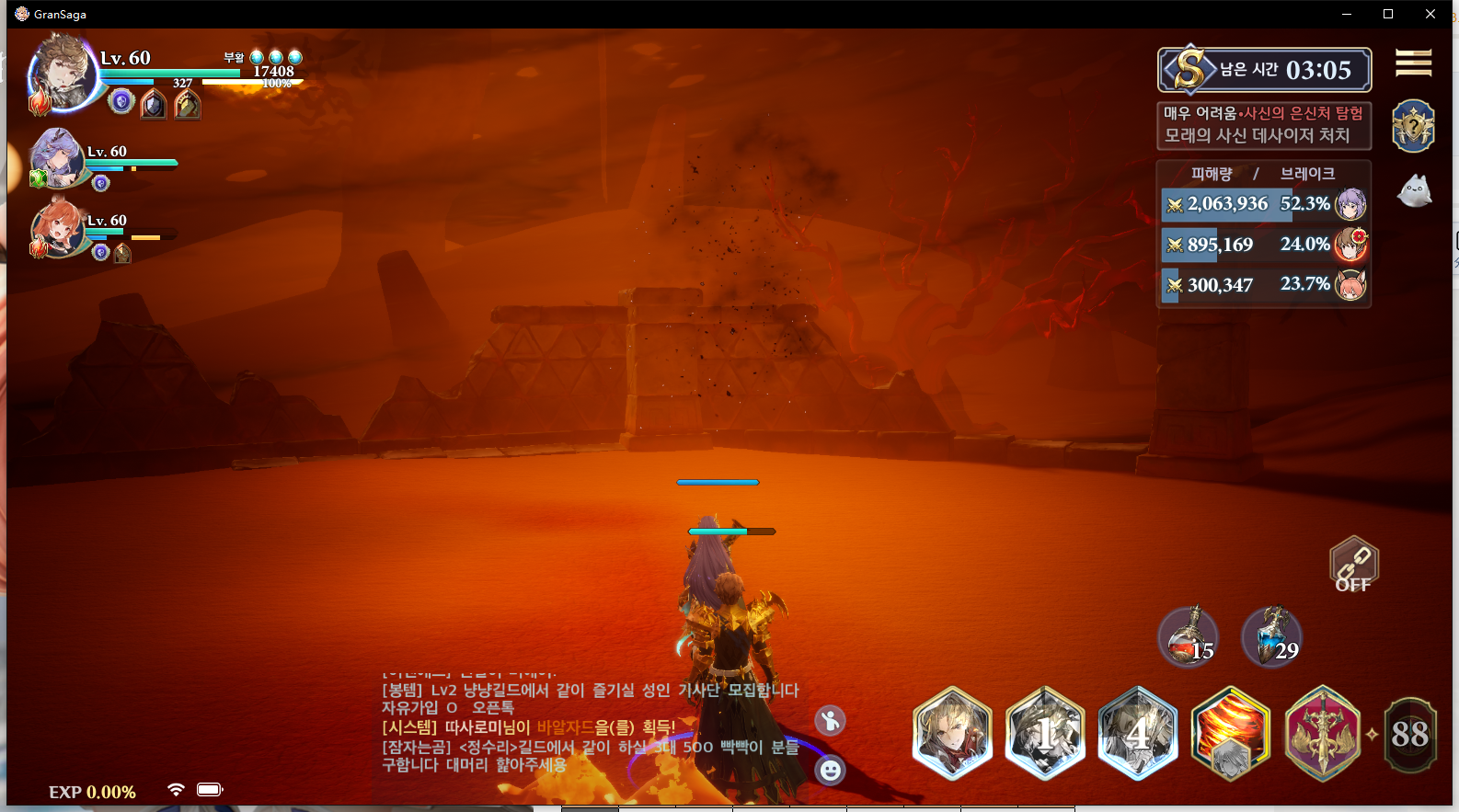Screen dimensions: 1459x812
Task: Open the quest objective tracker panel
Action: 1263,125
